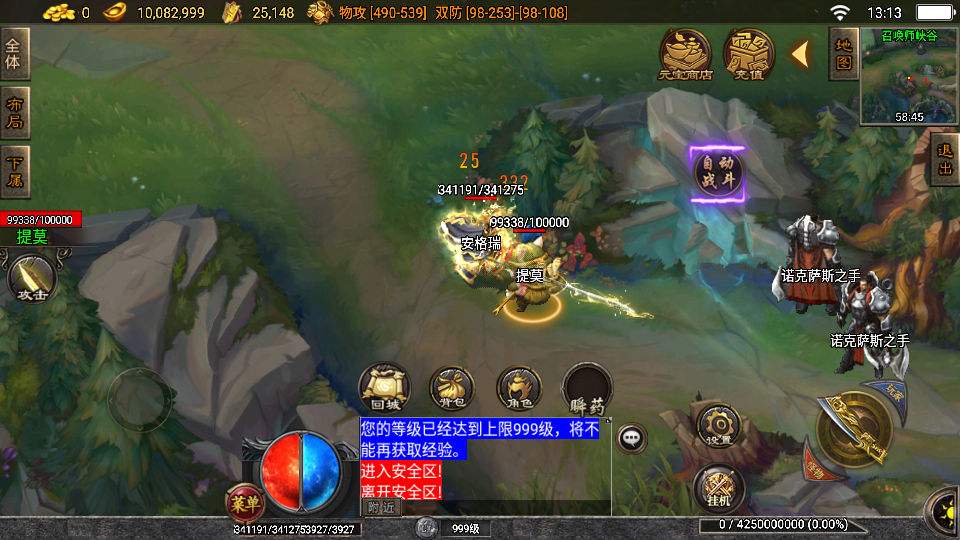Toggle the 自动战斗 auto-battle button

click(718, 174)
